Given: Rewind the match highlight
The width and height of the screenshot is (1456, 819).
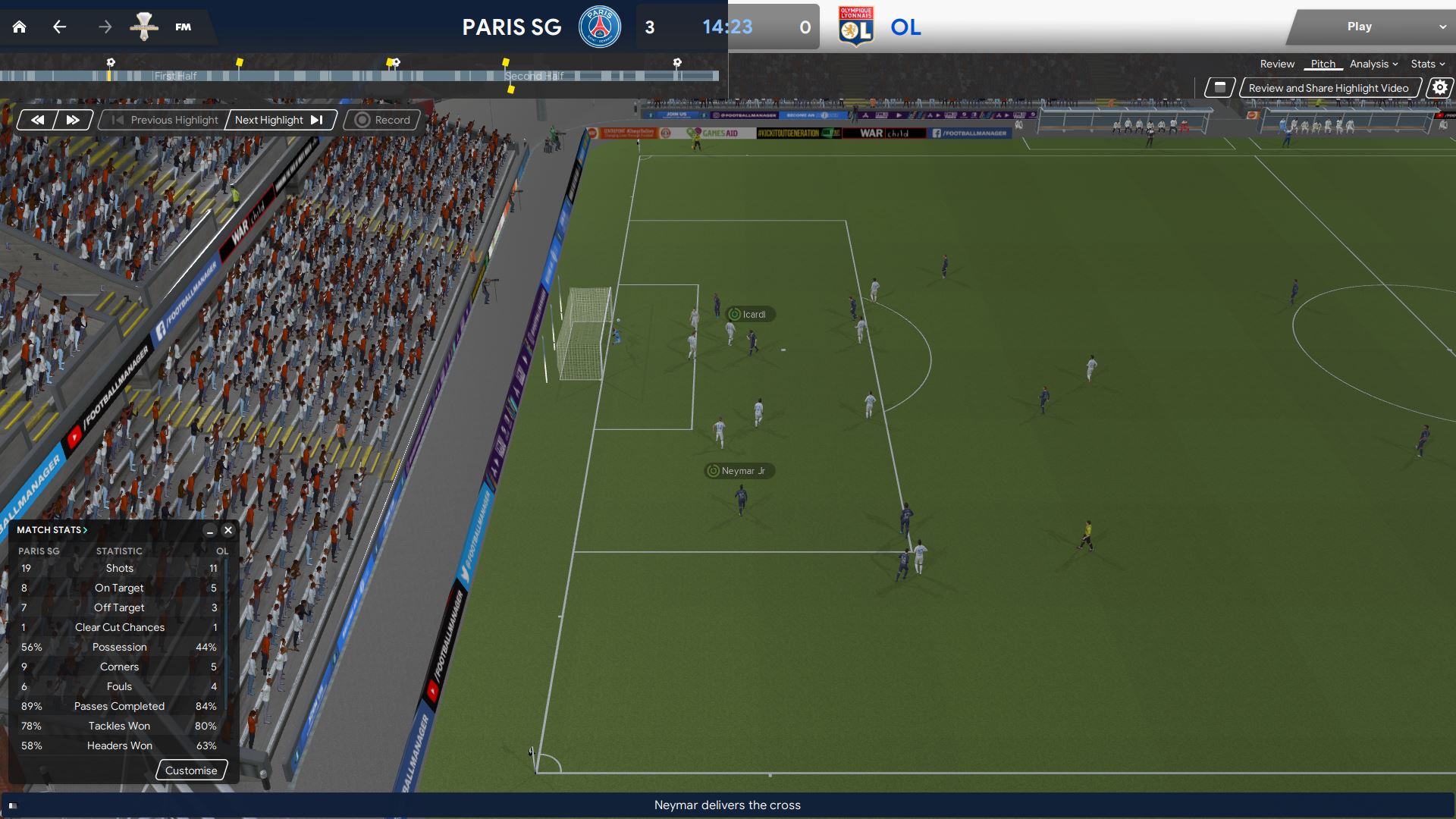Looking at the screenshot, I should click(37, 120).
